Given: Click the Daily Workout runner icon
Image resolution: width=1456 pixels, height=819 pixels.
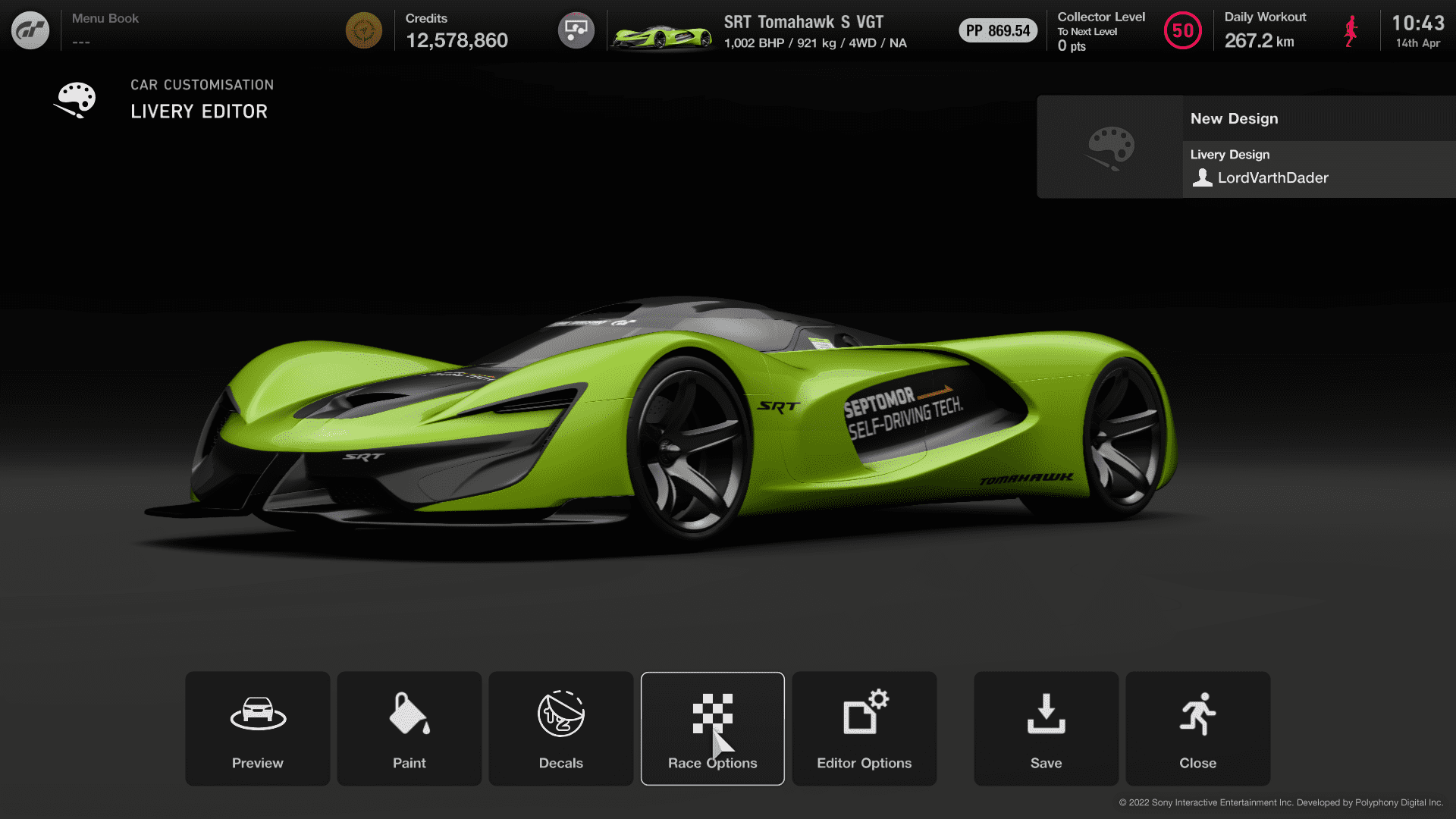Looking at the screenshot, I should 1351,31.
